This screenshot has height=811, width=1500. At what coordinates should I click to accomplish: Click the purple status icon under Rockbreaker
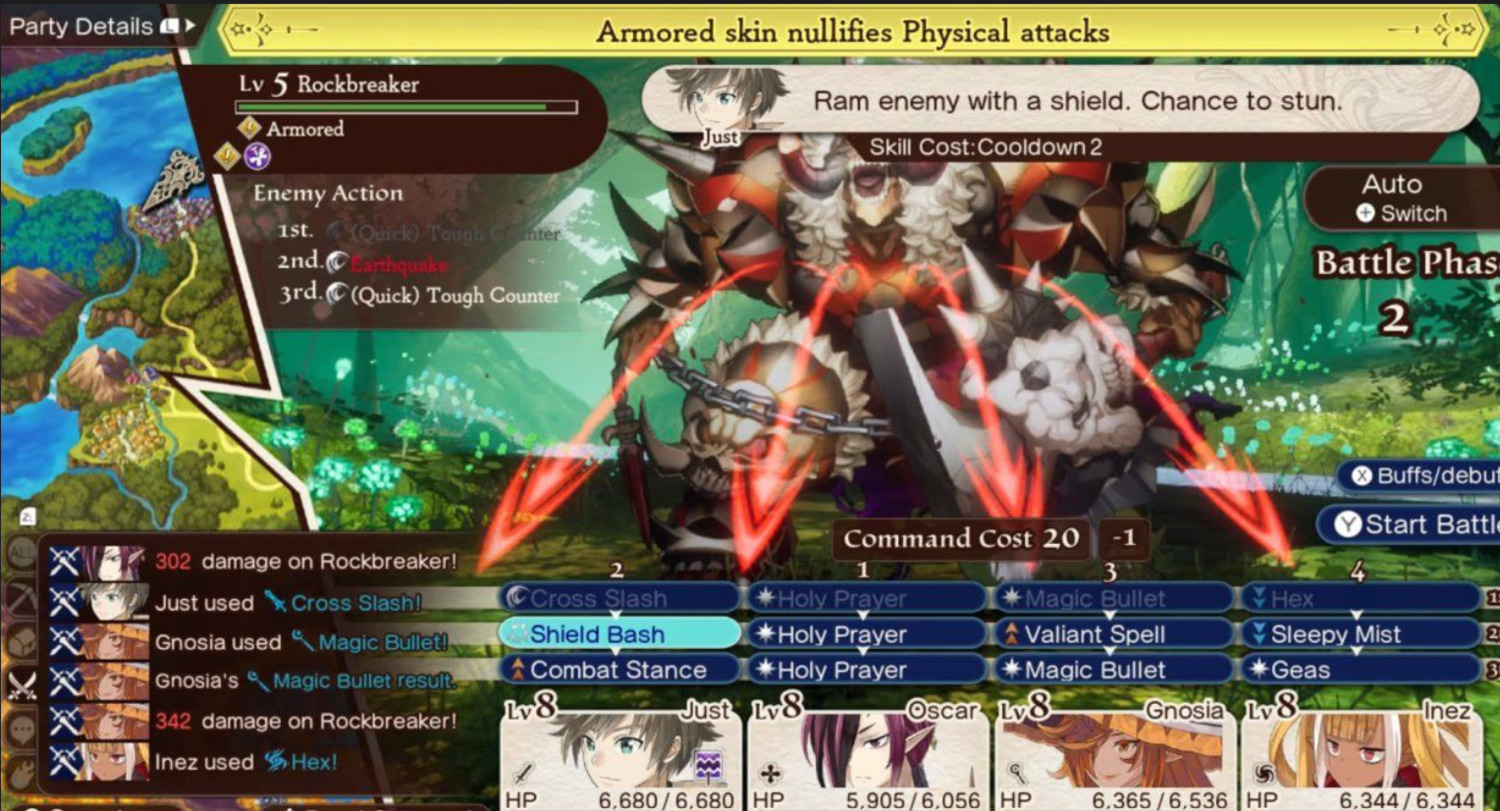click(x=257, y=156)
